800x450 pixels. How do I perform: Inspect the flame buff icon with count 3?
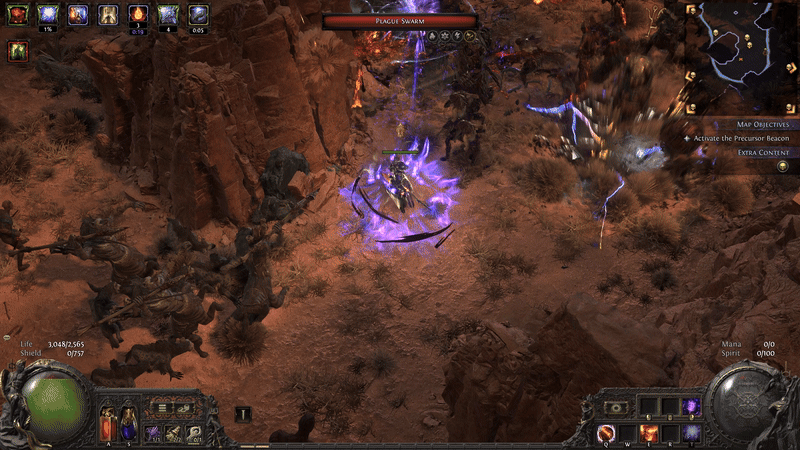click(x=139, y=14)
